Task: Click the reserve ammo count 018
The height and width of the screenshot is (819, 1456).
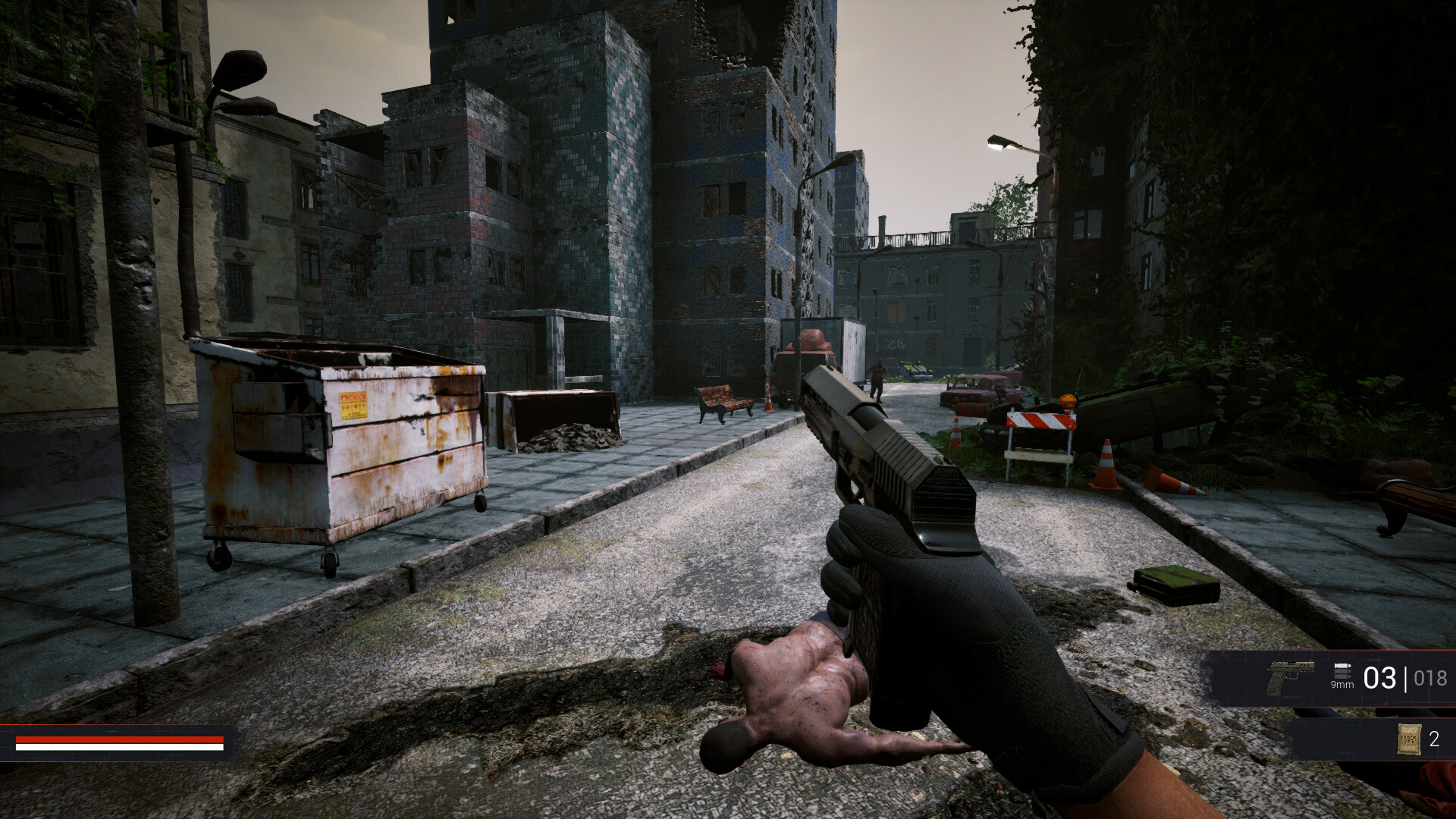Action: [x=1429, y=677]
